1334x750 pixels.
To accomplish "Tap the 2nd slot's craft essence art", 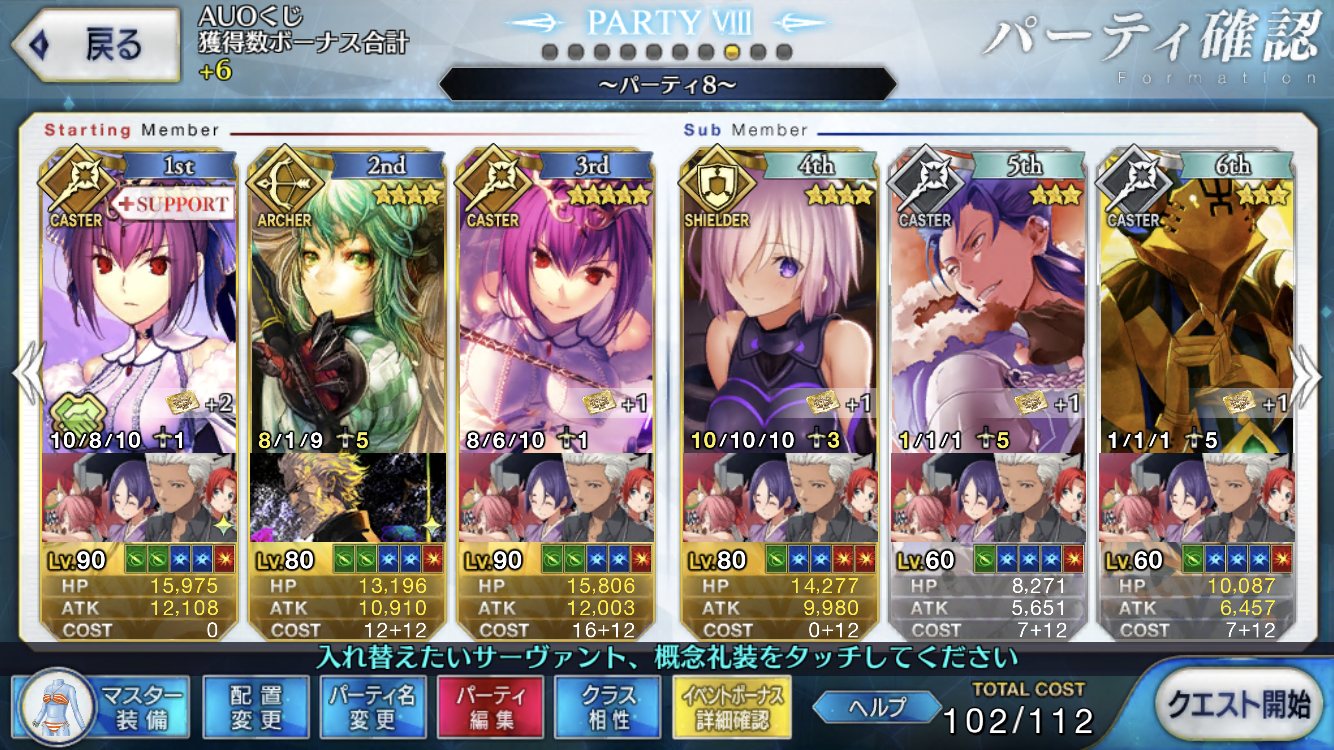I will 347,497.
